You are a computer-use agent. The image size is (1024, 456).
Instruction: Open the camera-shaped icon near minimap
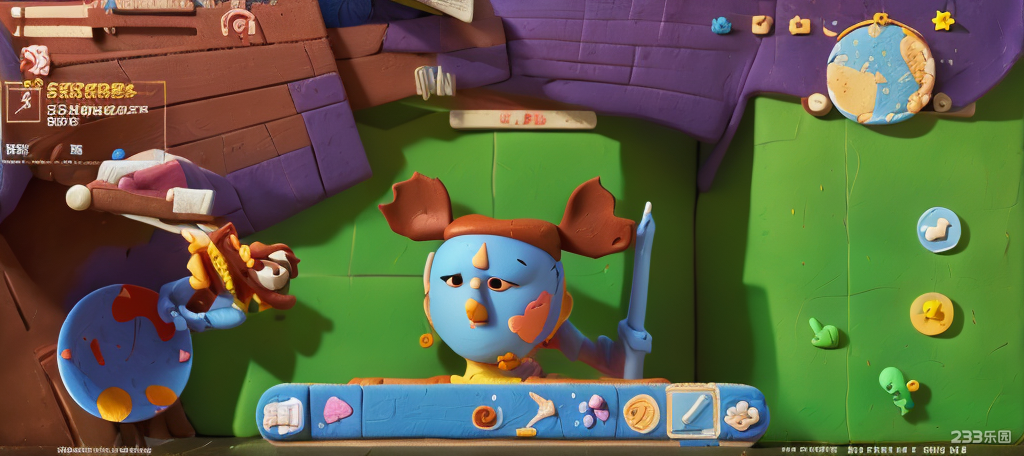(x=799, y=25)
